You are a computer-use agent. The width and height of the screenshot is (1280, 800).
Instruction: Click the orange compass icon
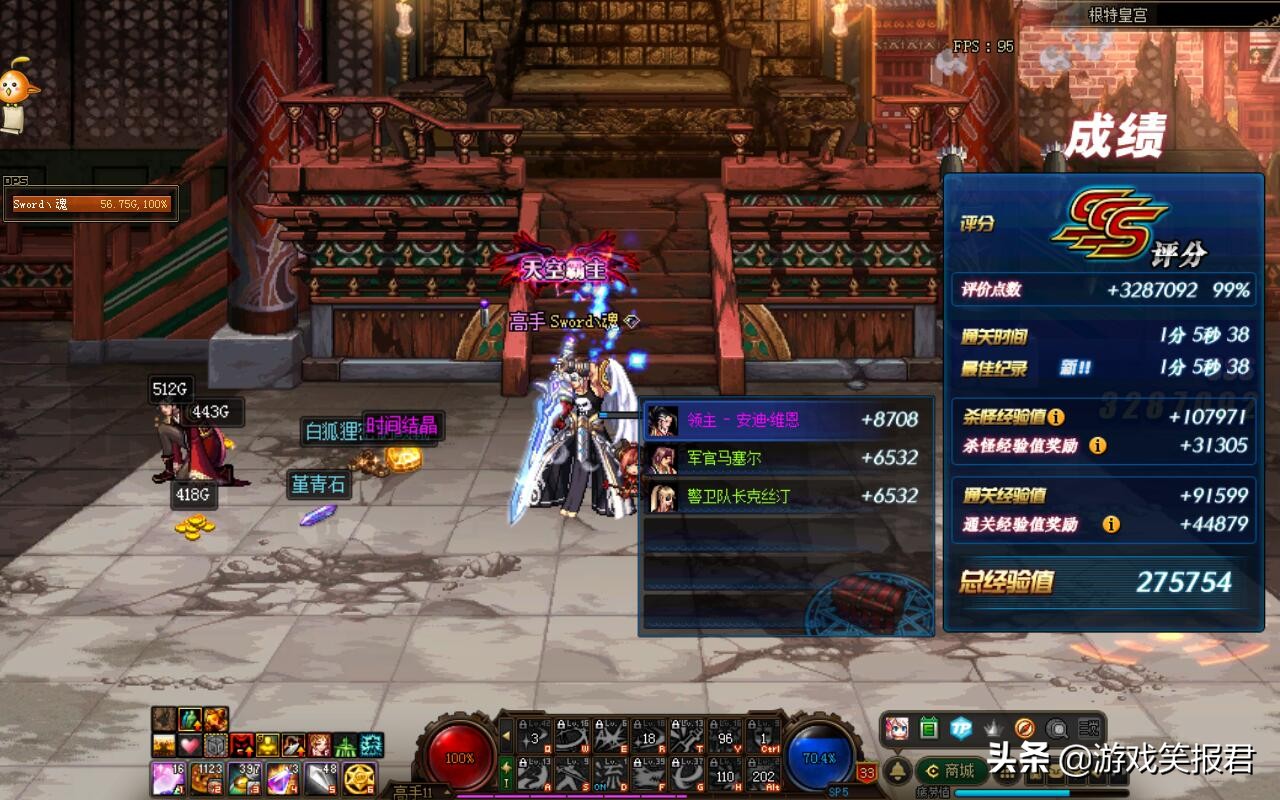click(1025, 727)
